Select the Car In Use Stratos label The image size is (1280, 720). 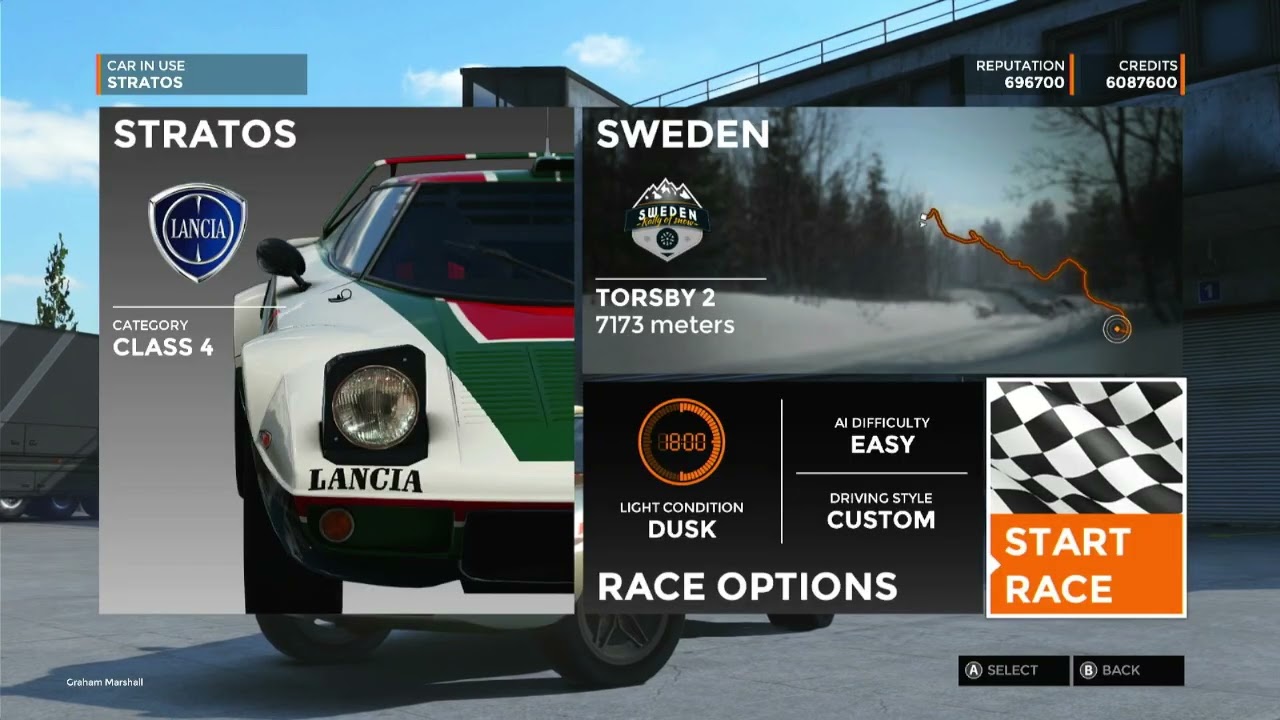pyautogui.click(x=203, y=74)
